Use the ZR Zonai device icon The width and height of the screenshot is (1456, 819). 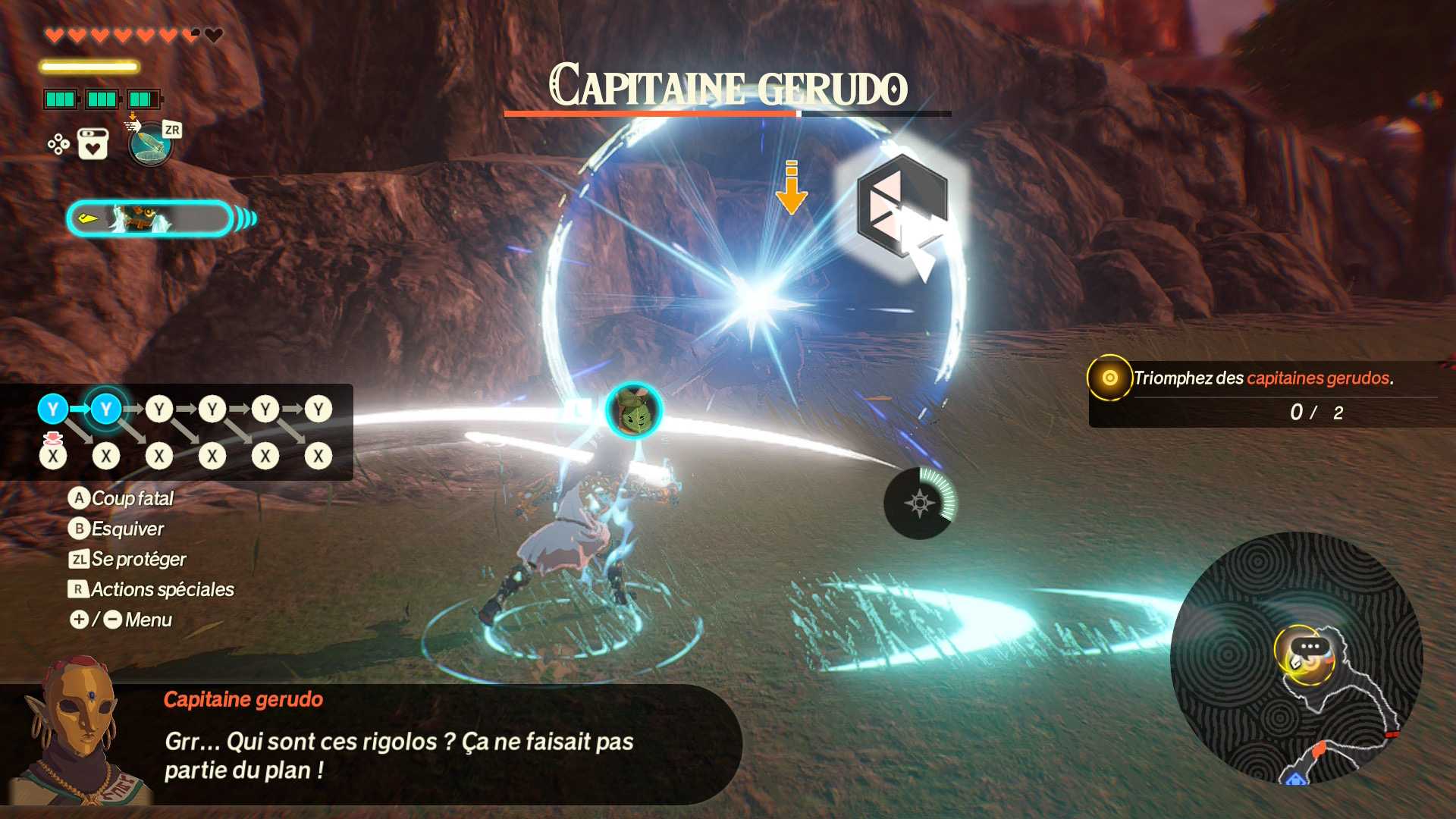click(151, 143)
